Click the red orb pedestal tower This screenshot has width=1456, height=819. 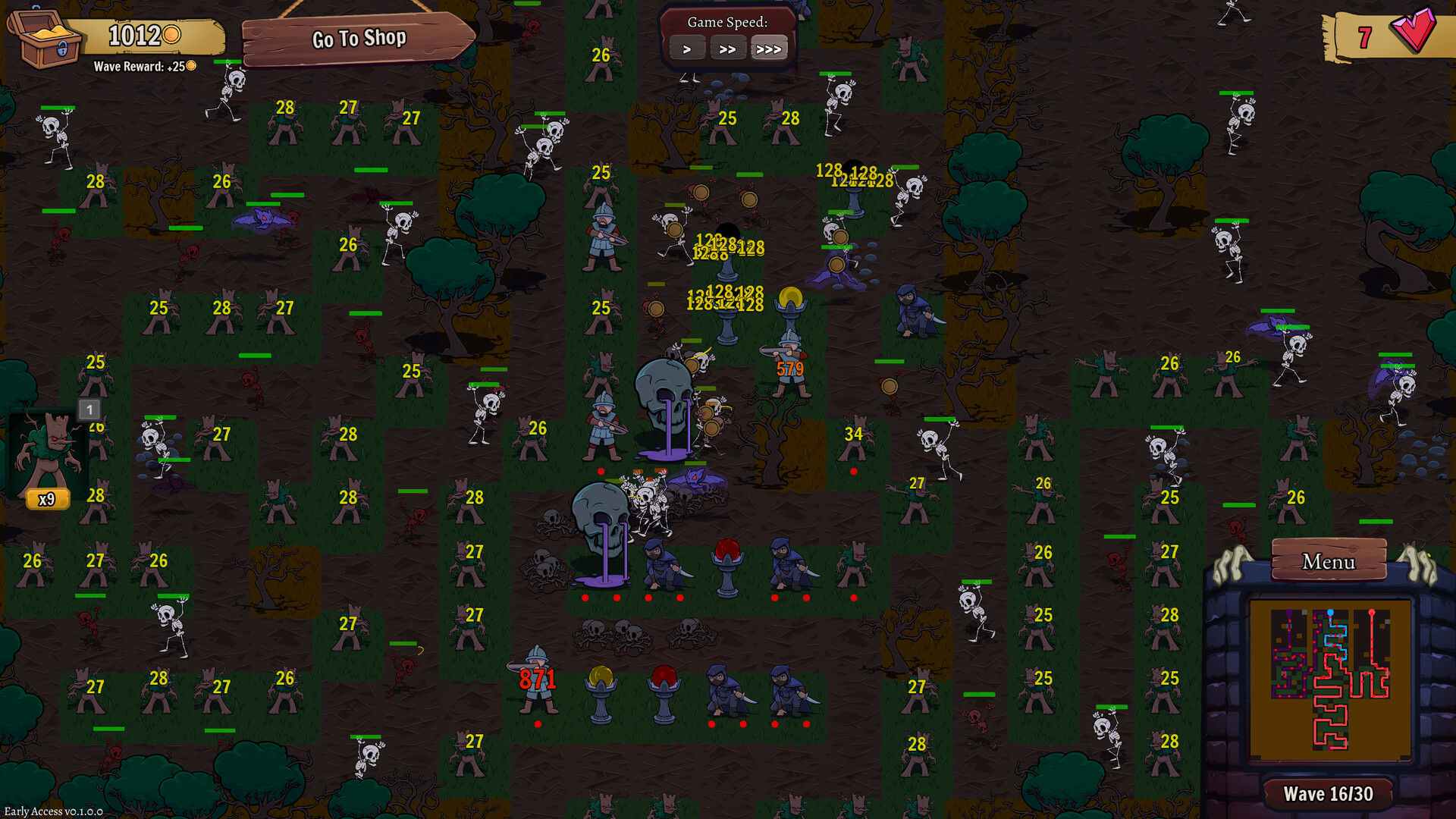[726, 565]
